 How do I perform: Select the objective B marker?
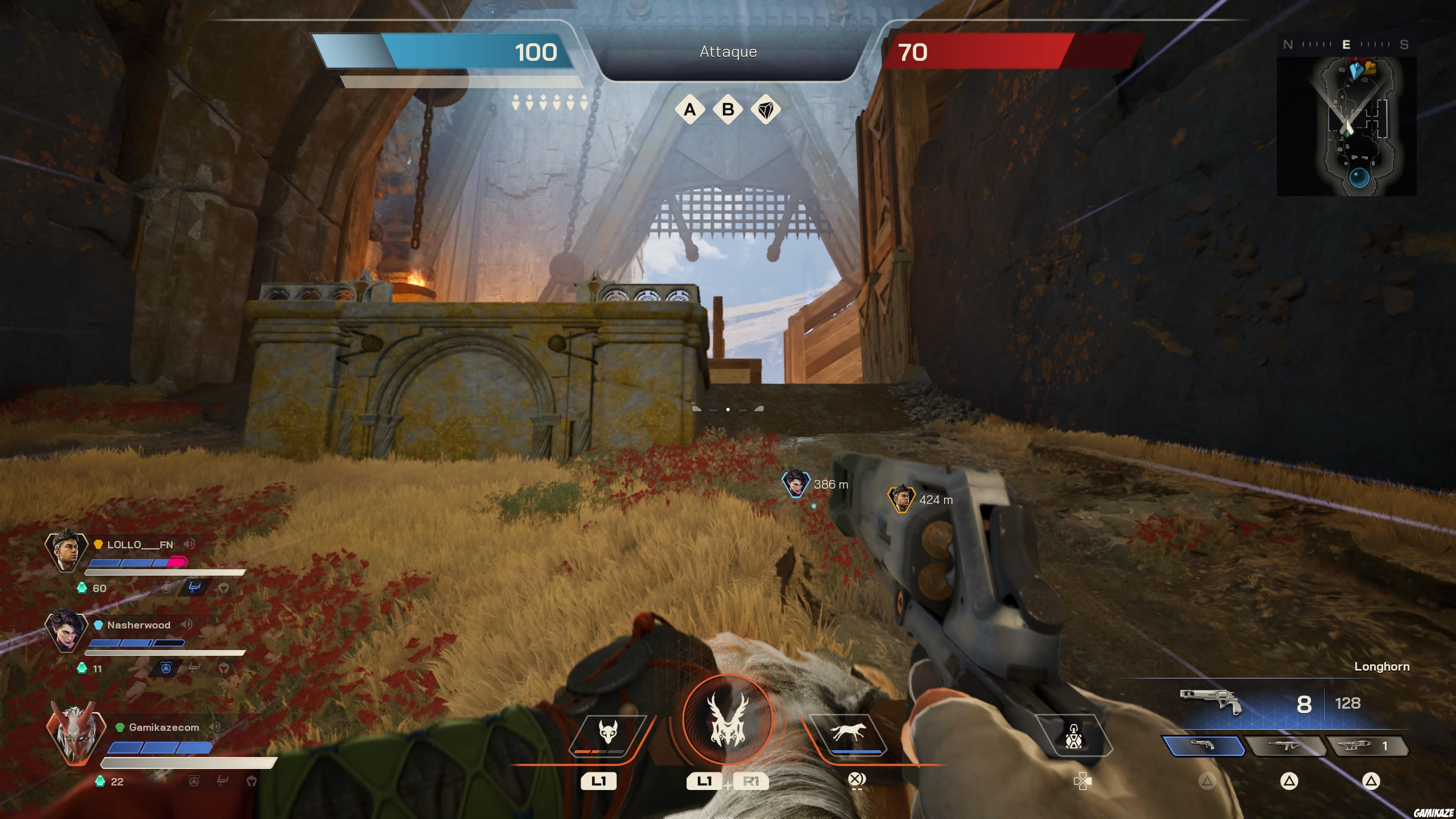(728, 109)
